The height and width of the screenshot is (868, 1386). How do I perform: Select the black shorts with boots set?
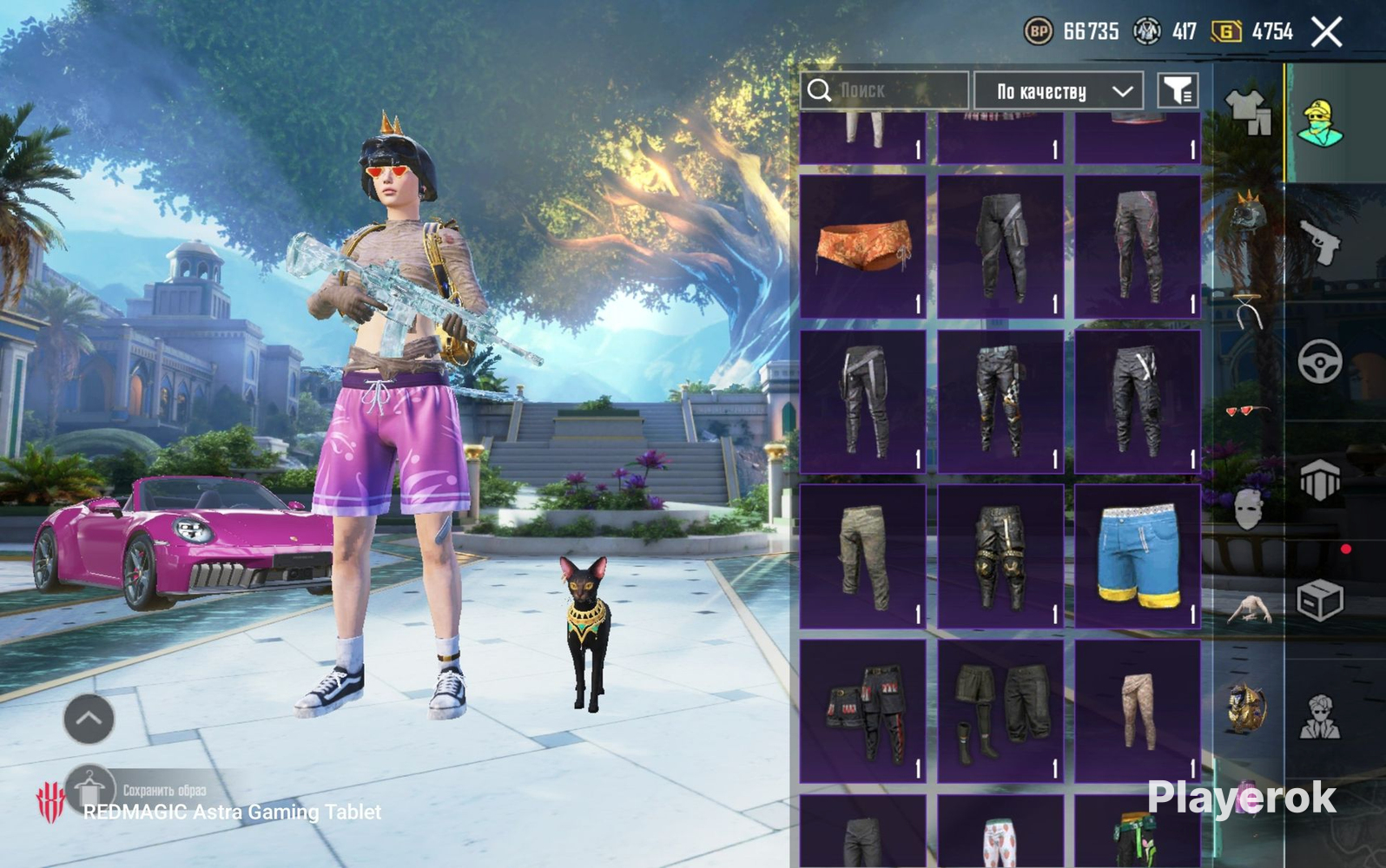coord(1000,711)
